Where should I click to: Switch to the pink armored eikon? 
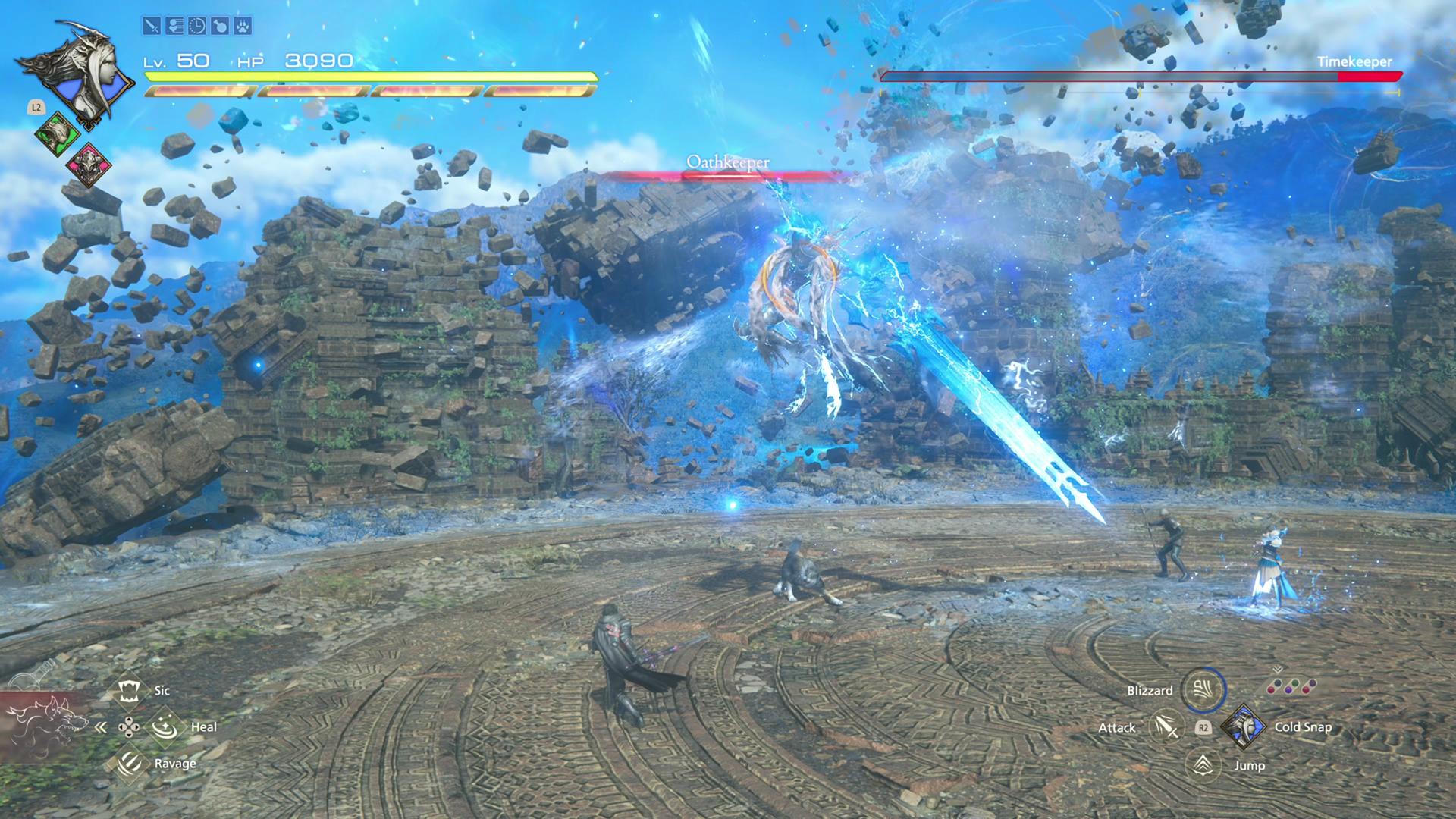(x=89, y=164)
